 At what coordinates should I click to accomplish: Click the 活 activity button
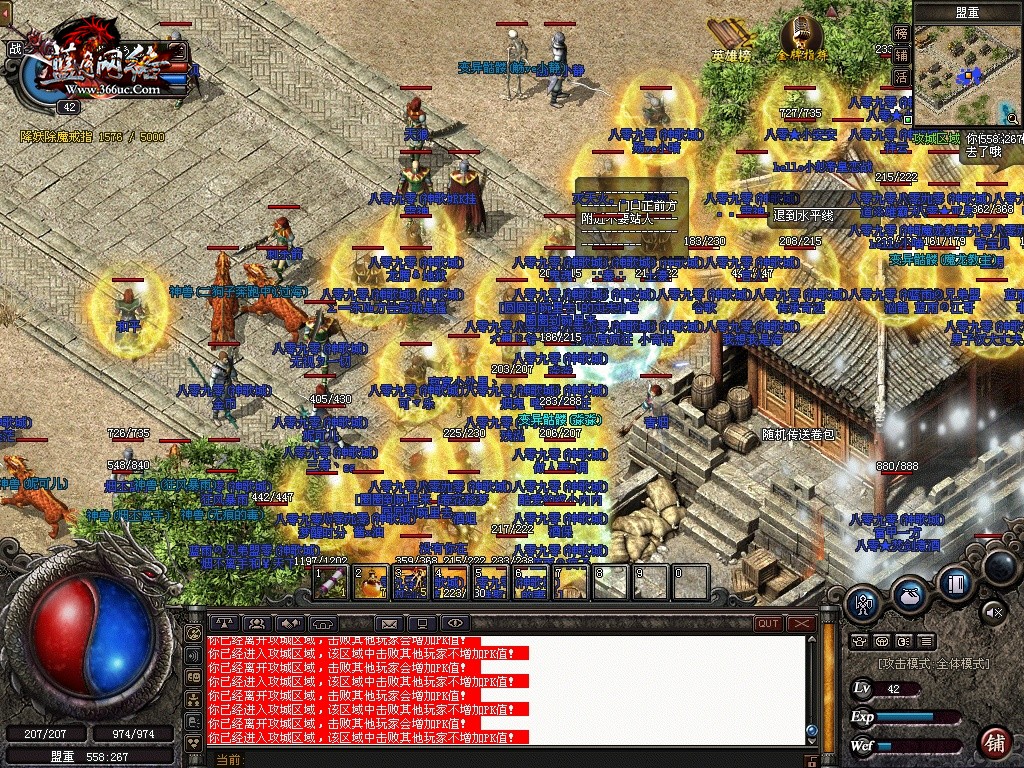coord(901,77)
